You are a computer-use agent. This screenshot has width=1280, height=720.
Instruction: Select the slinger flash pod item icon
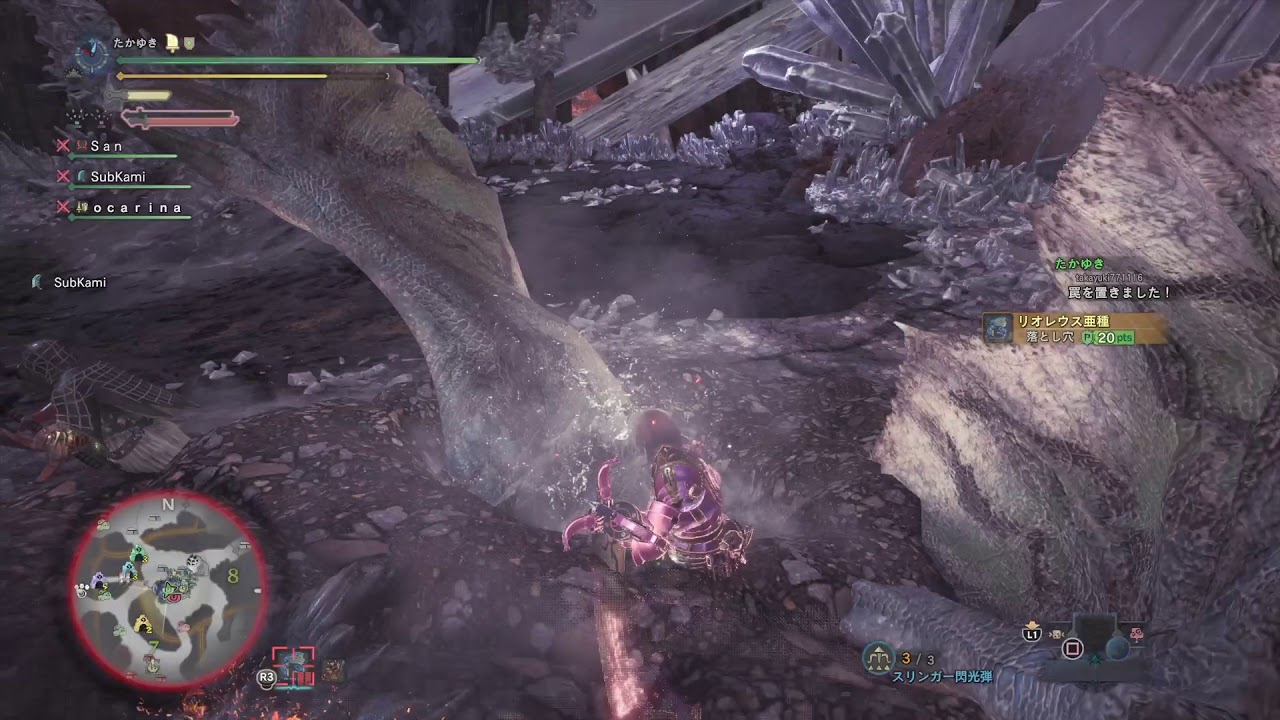[878, 656]
